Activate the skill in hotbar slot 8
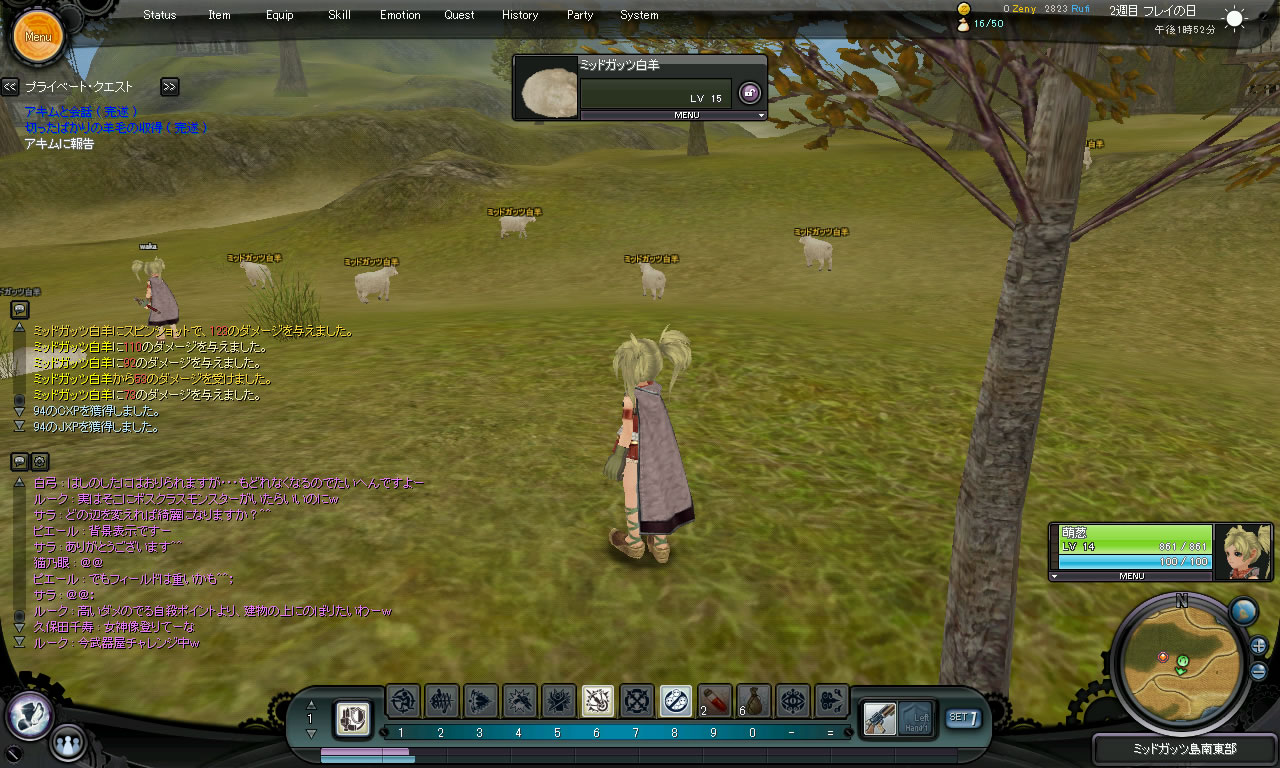This screenshot has width=1280, height=768. [x=676, y=701]
